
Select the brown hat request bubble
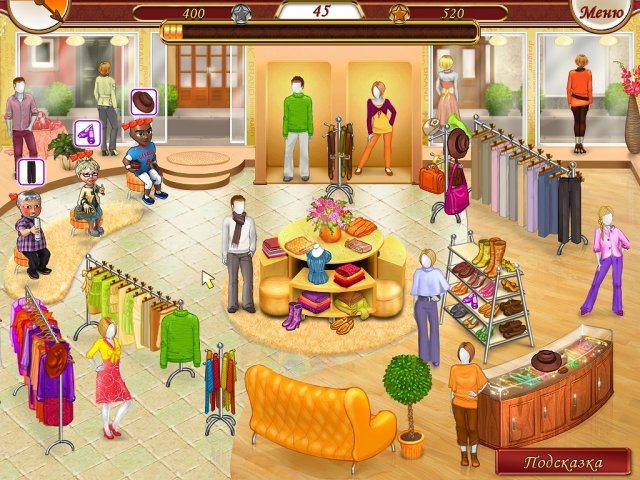click(144, 102)
